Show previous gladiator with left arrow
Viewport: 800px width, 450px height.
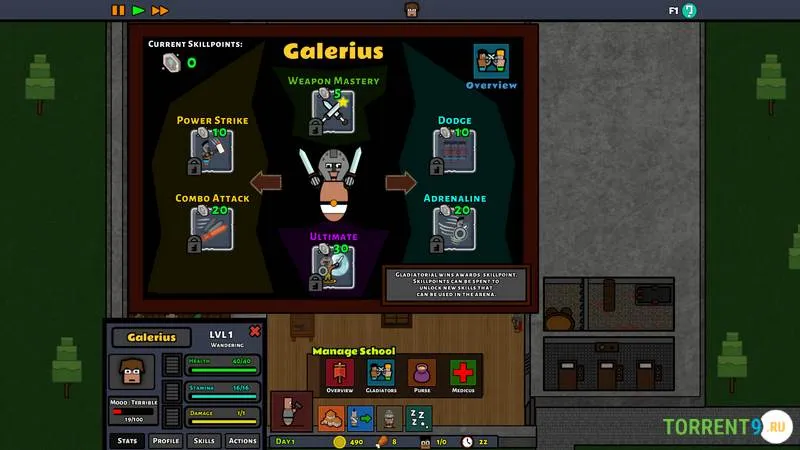click(x=266, y=182)
